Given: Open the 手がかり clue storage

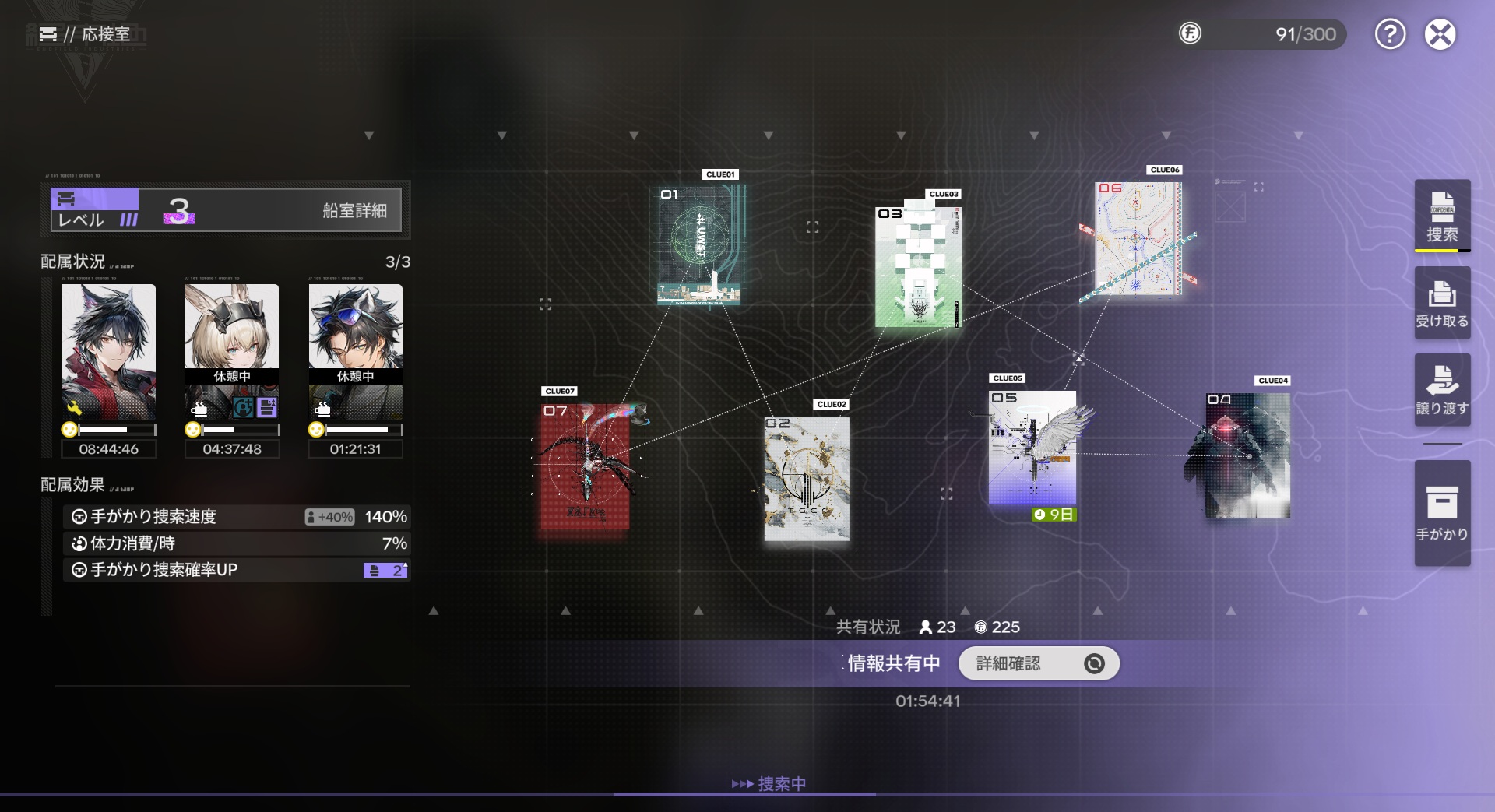Looking at the screenshot, I should click(1442, 512).
